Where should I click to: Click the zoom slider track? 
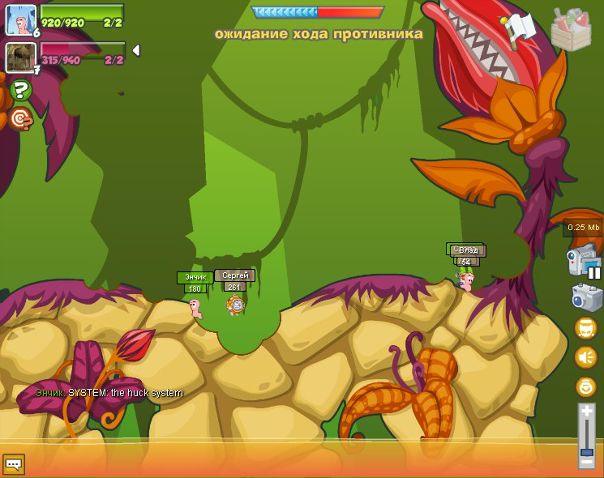click(587, 435)
